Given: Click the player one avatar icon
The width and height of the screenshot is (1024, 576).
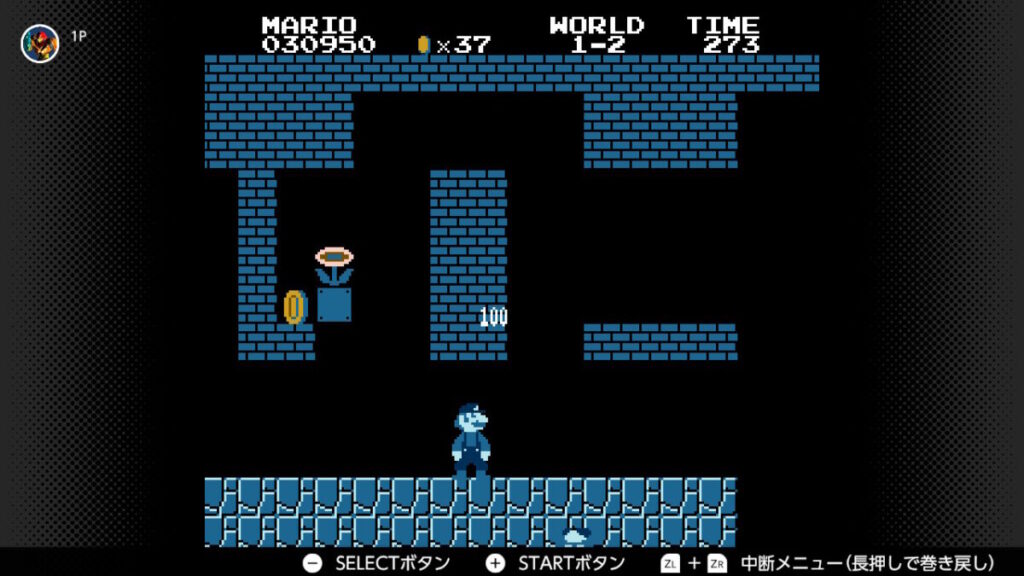Looking at the screenshot, I should [x=40, y=43].
